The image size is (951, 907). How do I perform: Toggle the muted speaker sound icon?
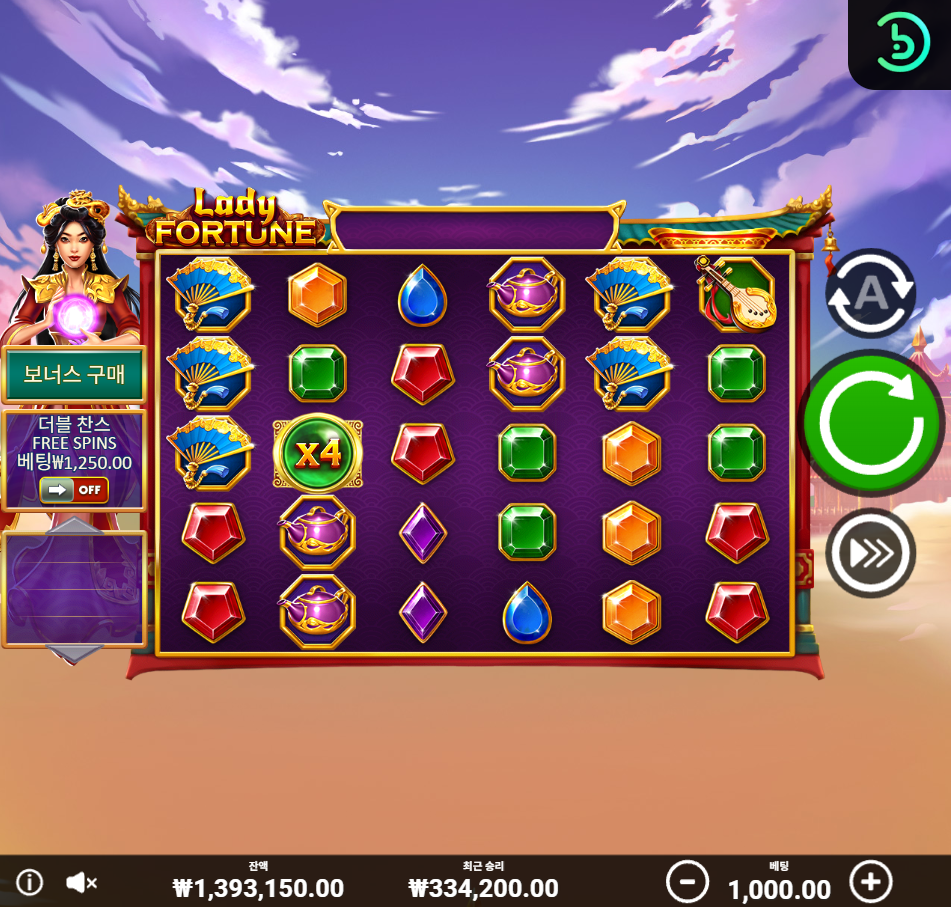[81, 882]
